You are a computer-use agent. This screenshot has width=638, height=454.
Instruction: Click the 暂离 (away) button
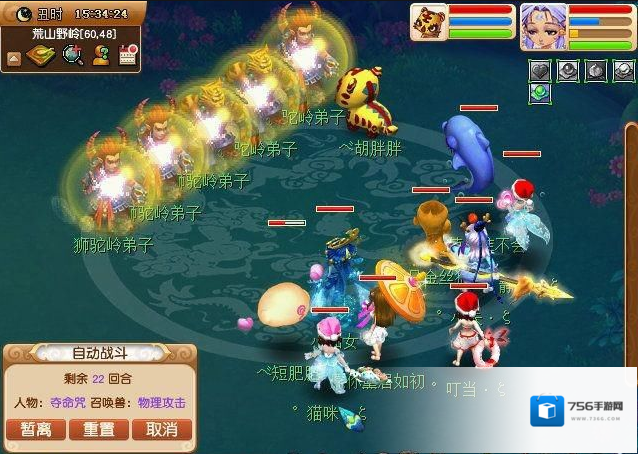click(36, 429)
